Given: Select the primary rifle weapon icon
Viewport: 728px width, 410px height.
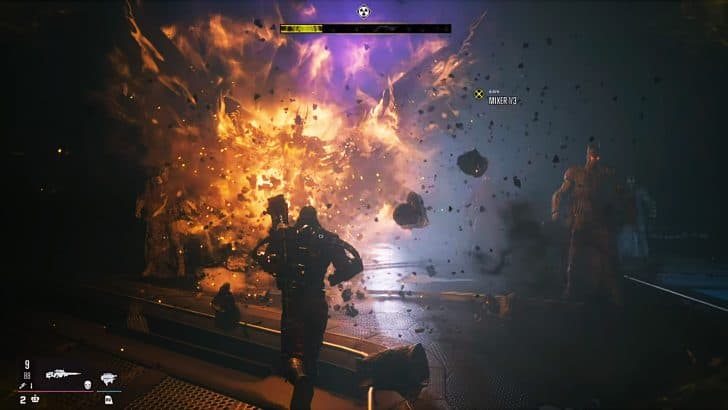Looking at the screenshot, I should click(x=62, y=375).
